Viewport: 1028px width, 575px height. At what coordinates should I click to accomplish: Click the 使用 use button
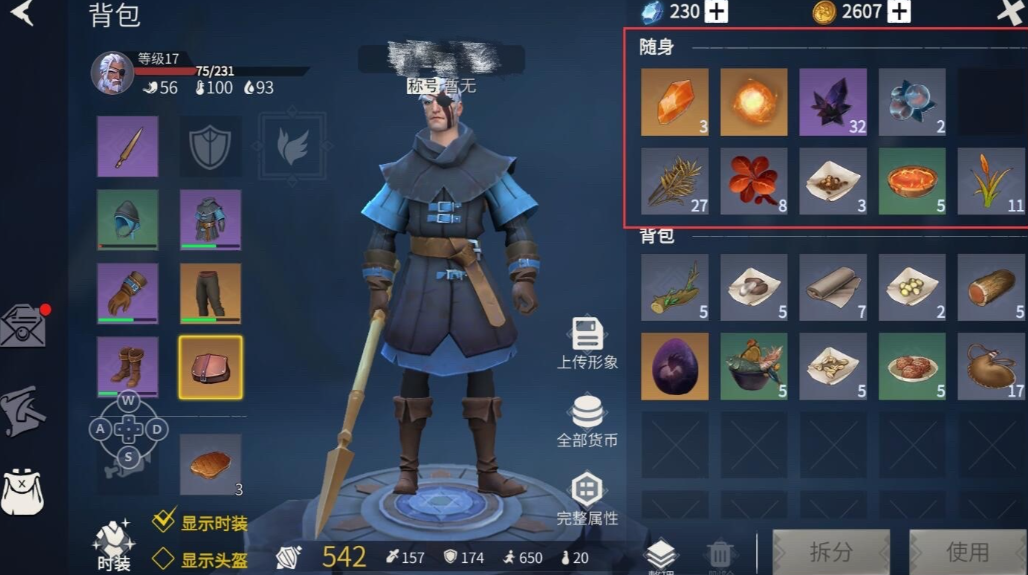point(967,552)
